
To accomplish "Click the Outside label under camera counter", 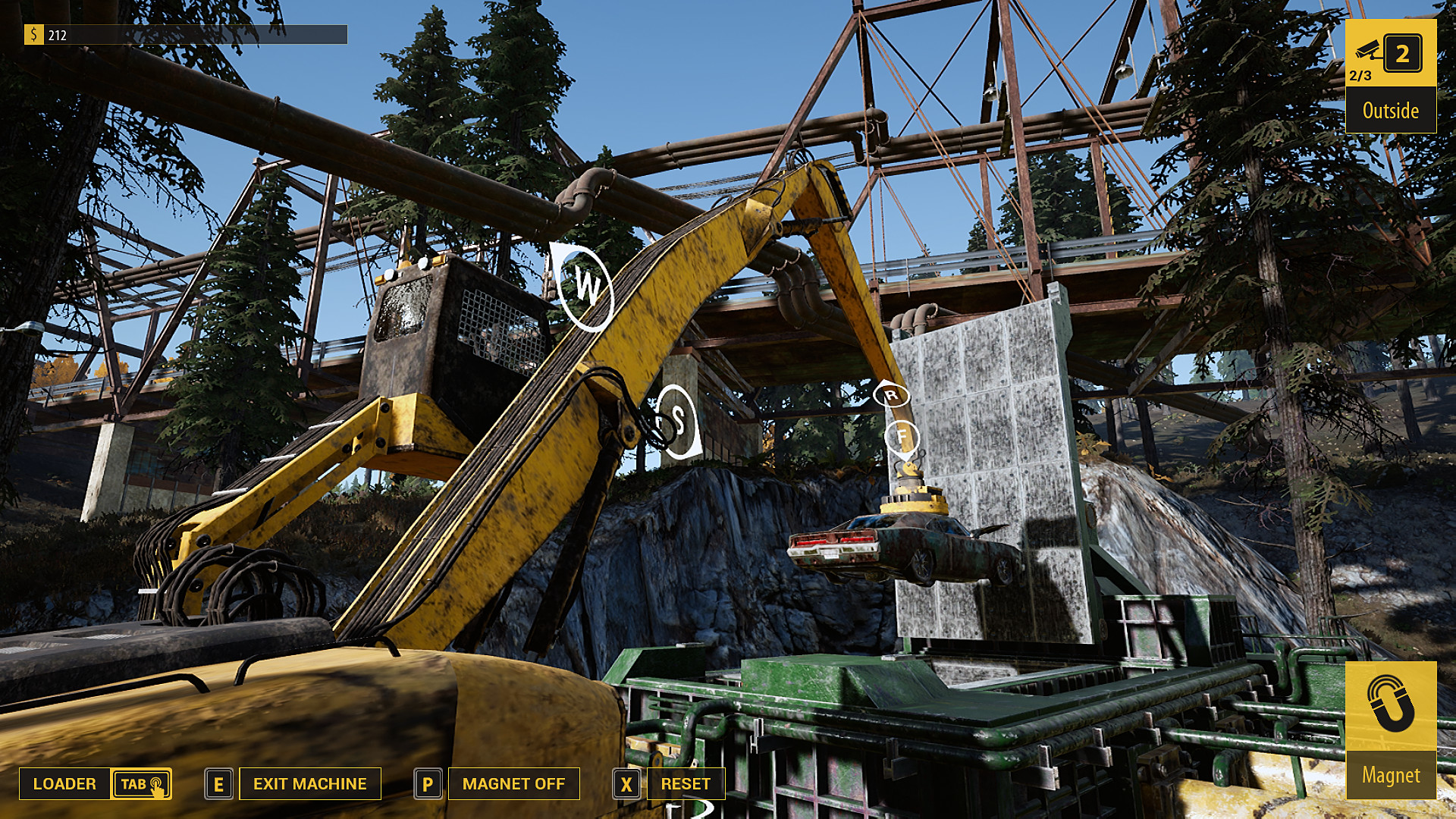I will pyautogui.click(x=1391, y=111).
